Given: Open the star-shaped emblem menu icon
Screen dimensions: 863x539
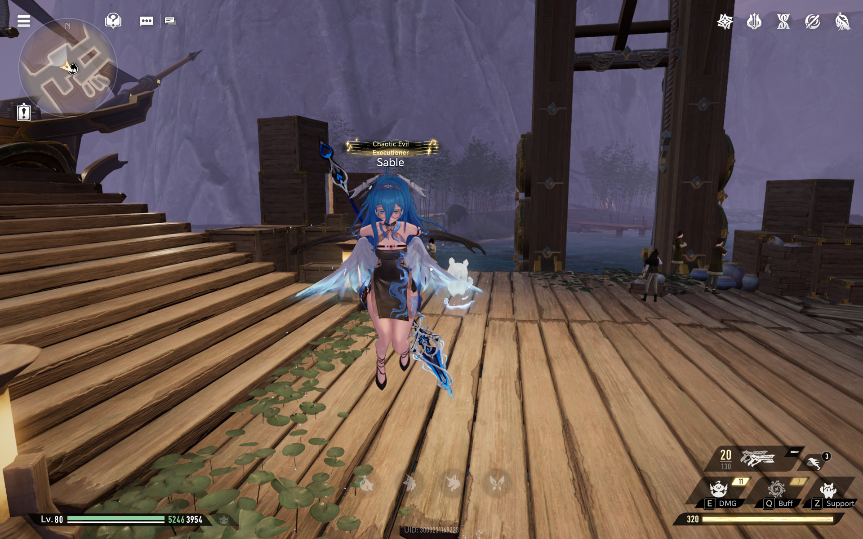Looking at the screenshot, I should [725, 21].
